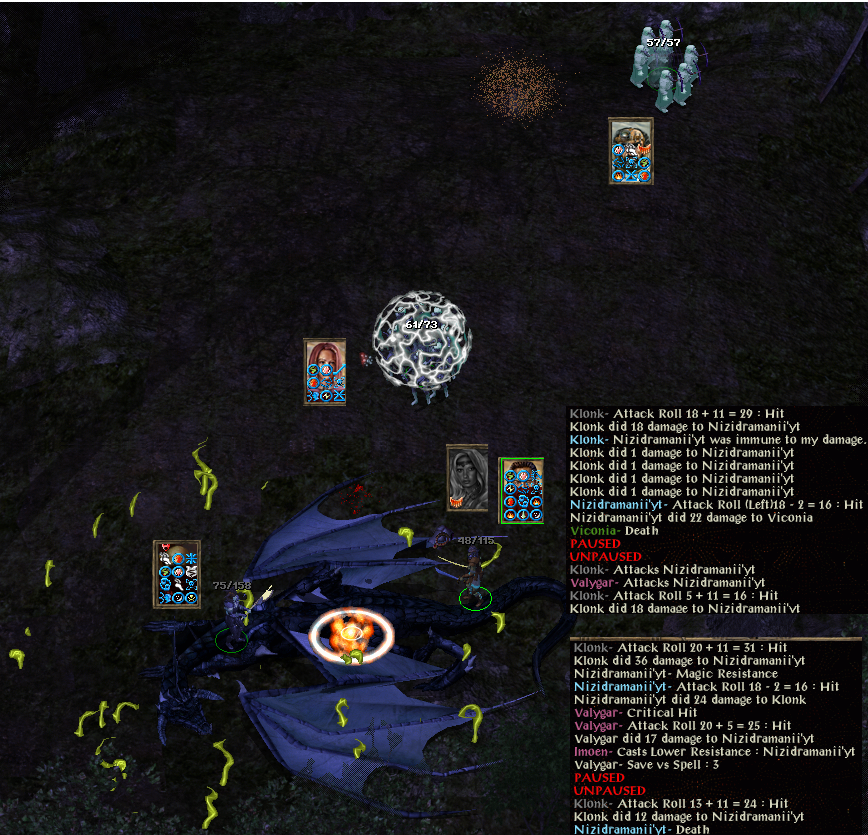Select the red-haired woman's portrait
This screenshot has width=868, height=835.
325,371
